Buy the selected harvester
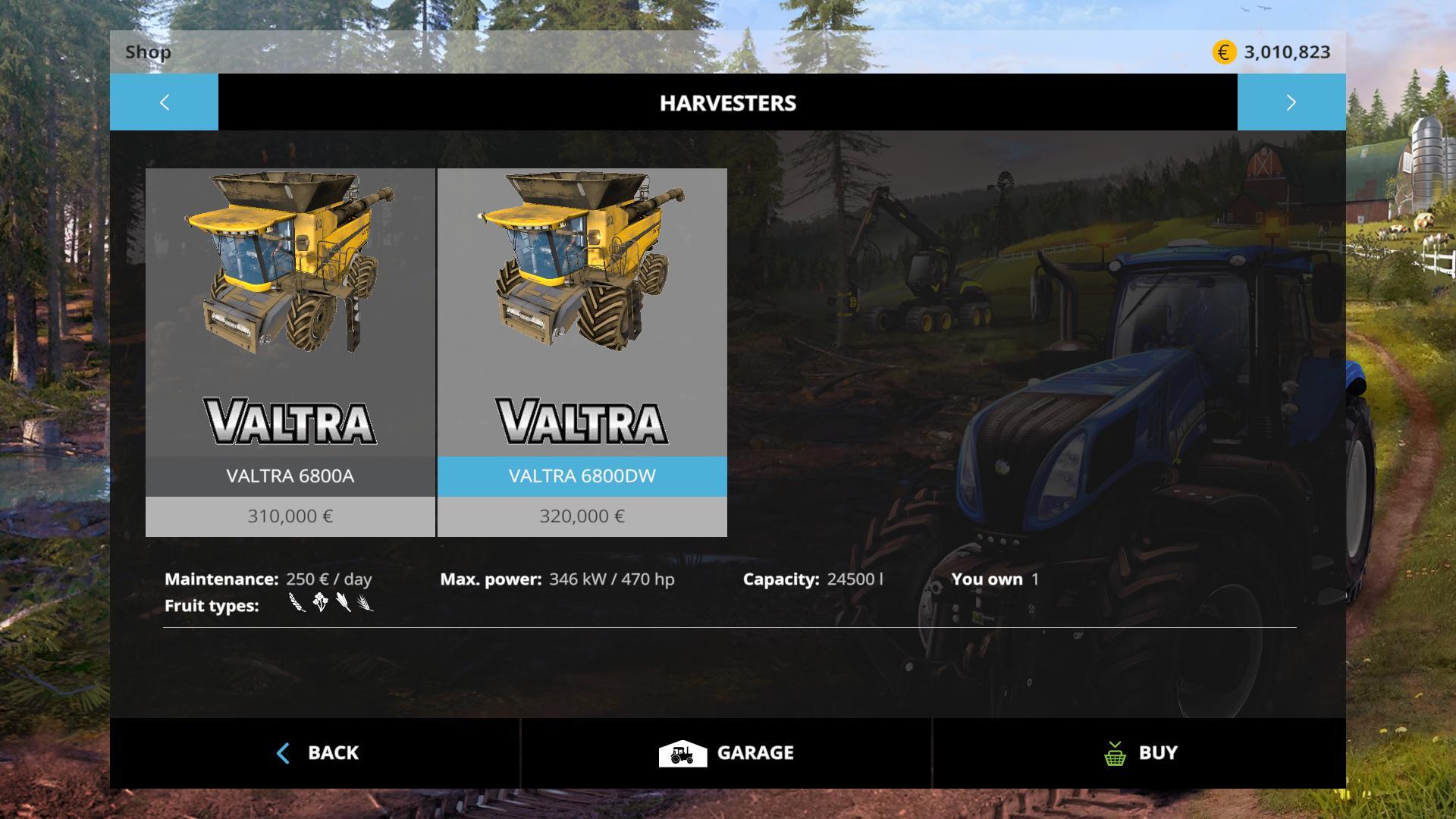1456x819 pixels. tap(1139, 753)
